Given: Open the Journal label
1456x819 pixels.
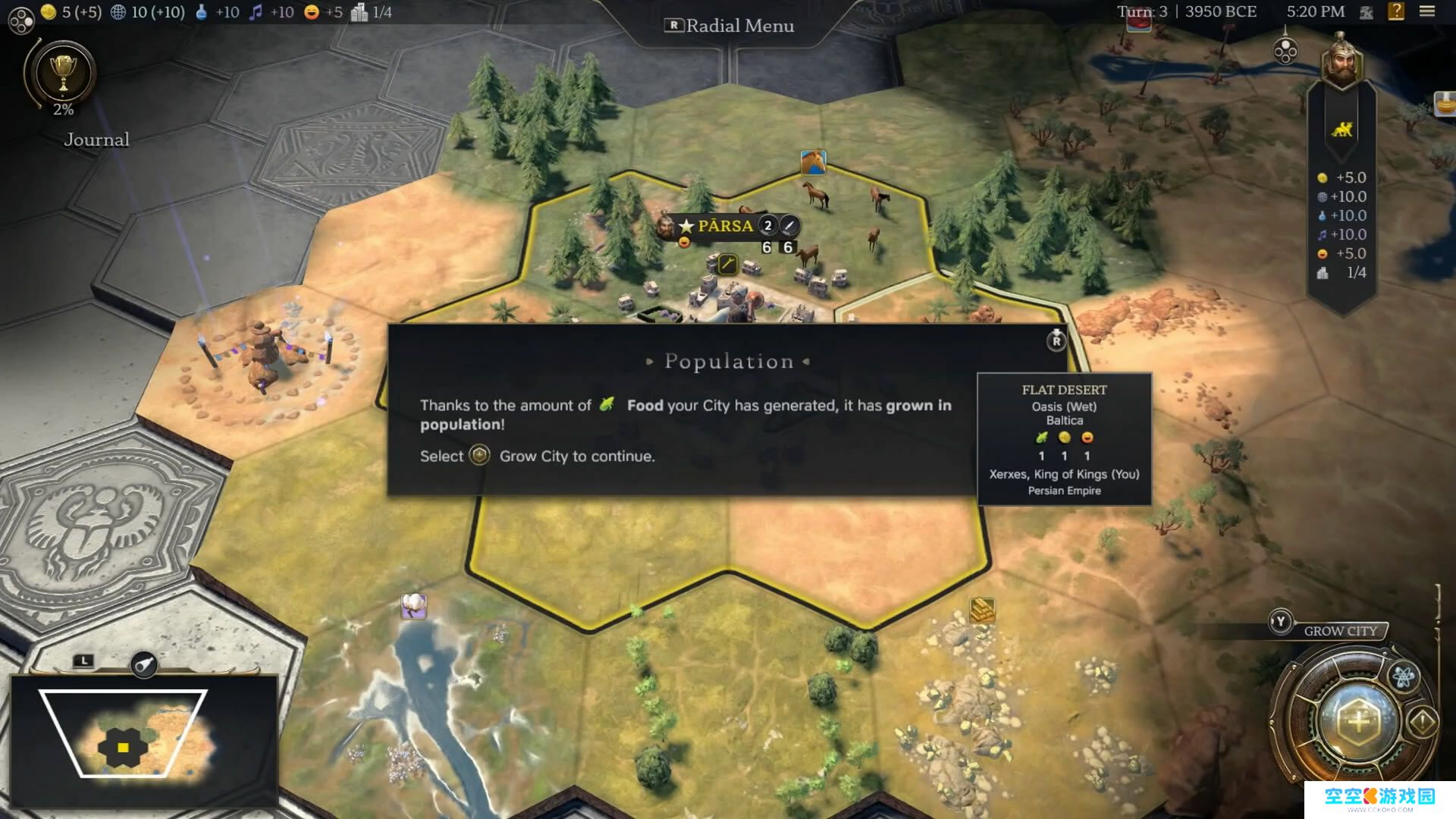Looking at the screenshot, I should click(x=96, y=140).
